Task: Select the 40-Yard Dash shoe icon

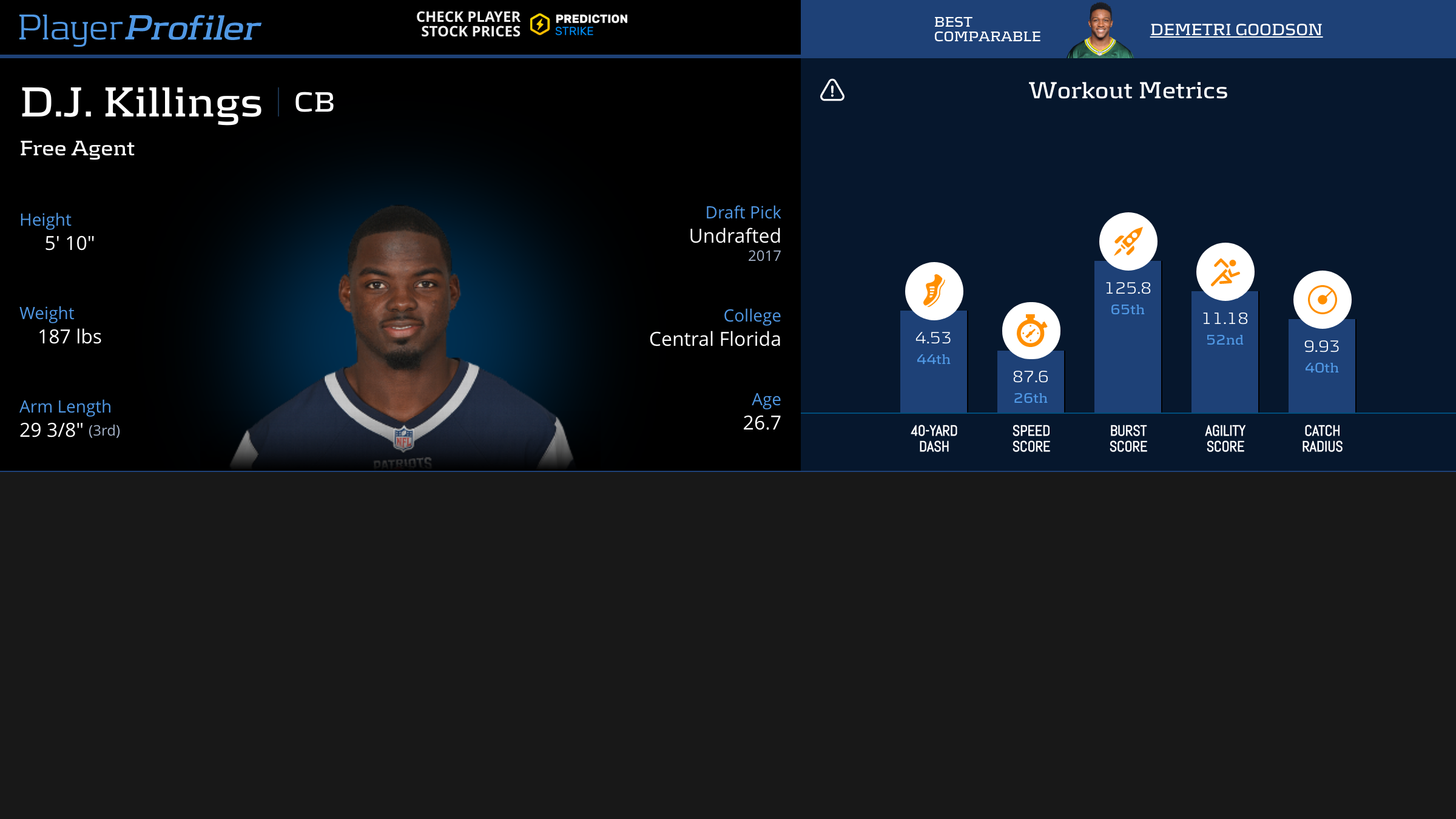Action: click(x=934, y=291)
